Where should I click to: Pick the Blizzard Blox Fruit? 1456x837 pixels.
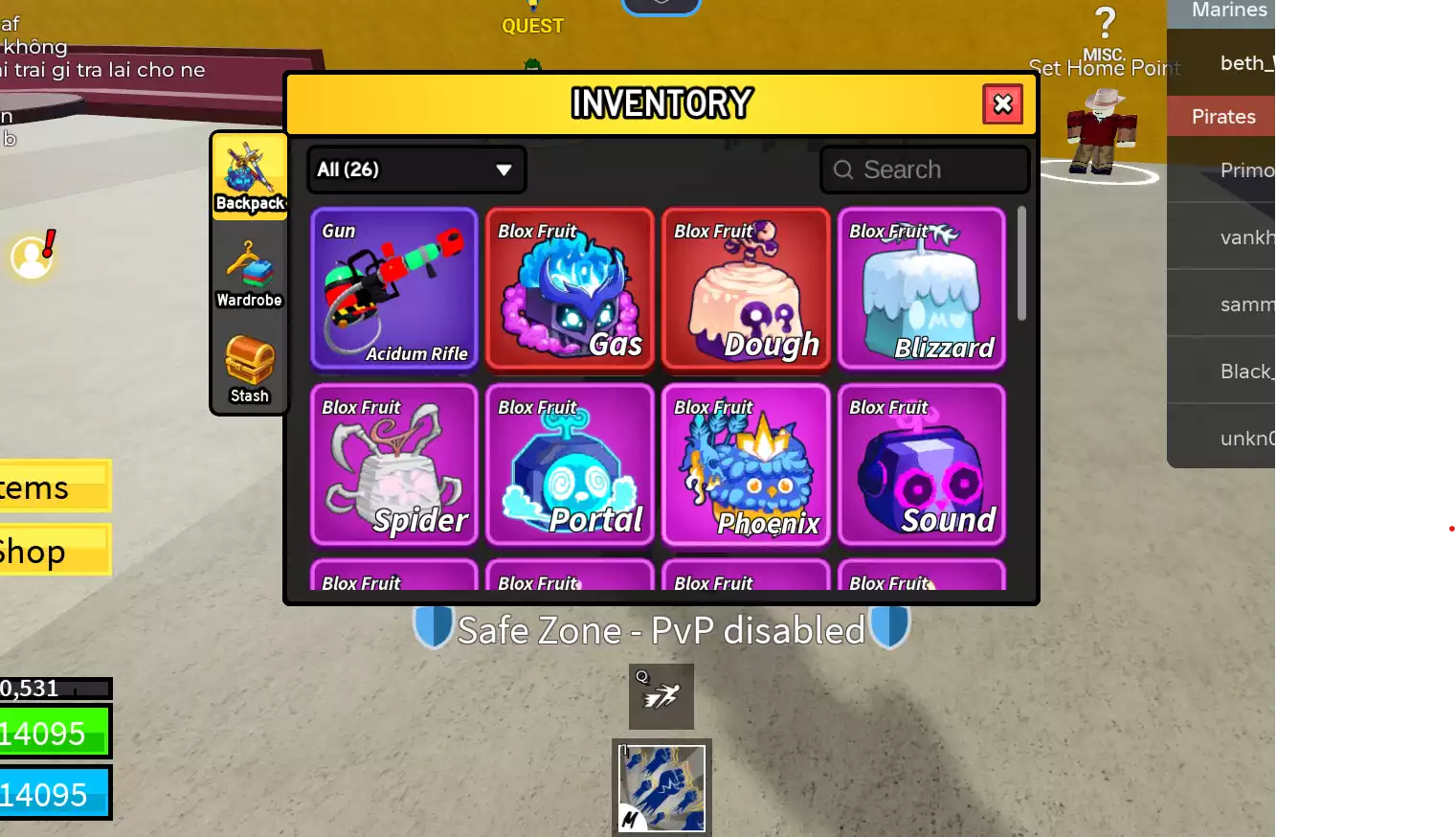(x=922, y=288)
